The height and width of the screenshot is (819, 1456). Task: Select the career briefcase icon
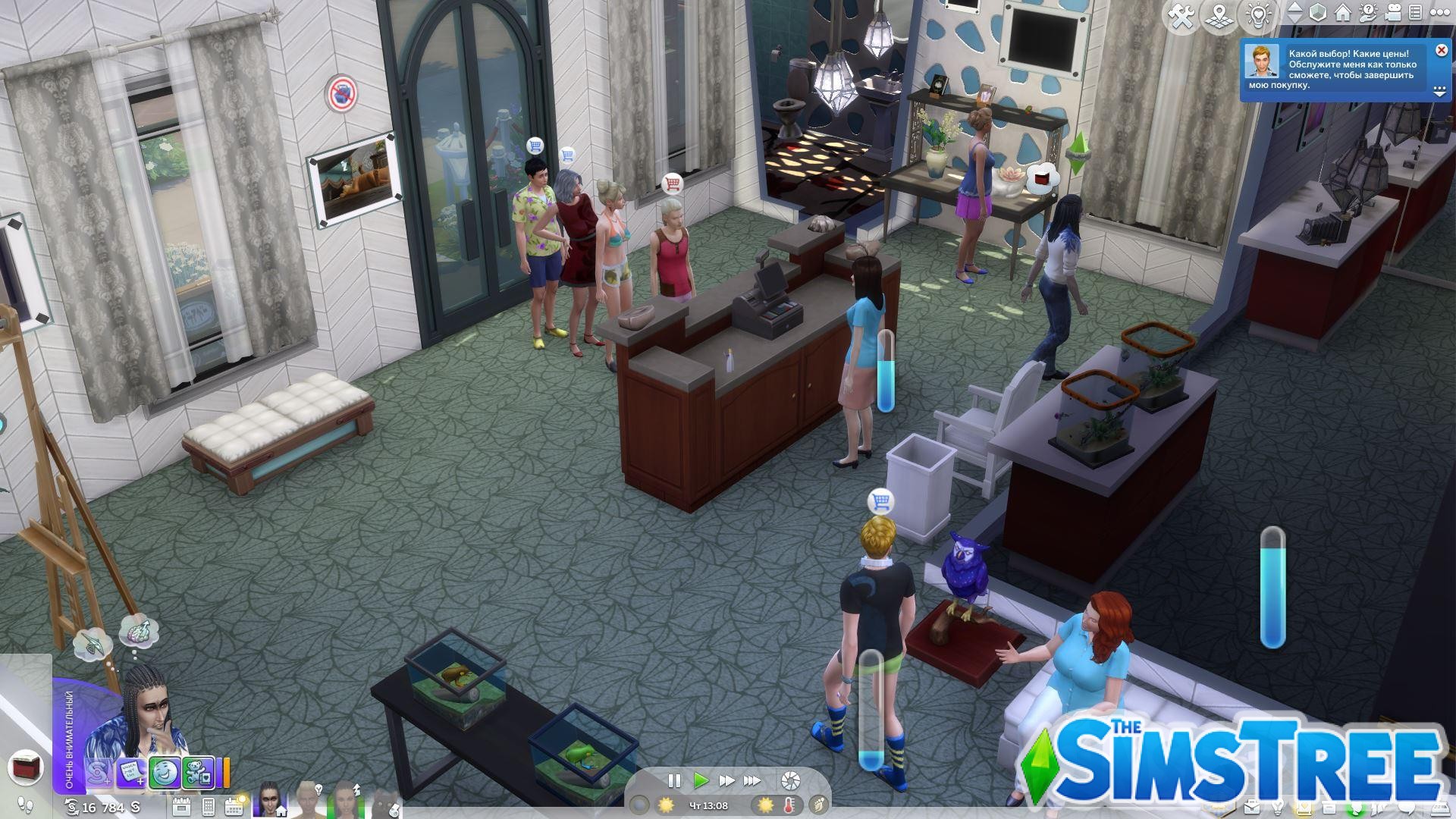point(1251,807)
